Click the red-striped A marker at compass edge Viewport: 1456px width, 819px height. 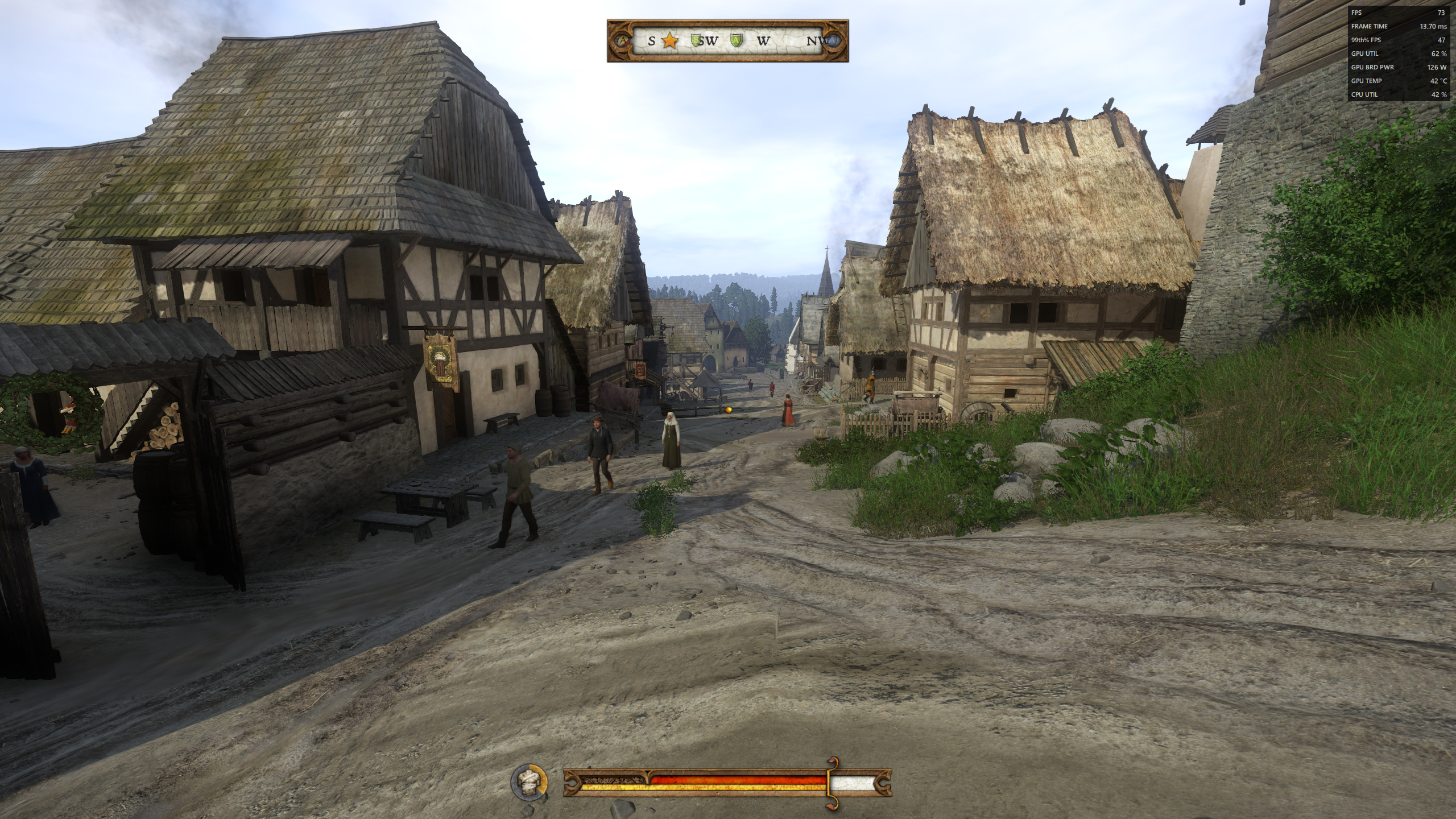coord(623,41)
